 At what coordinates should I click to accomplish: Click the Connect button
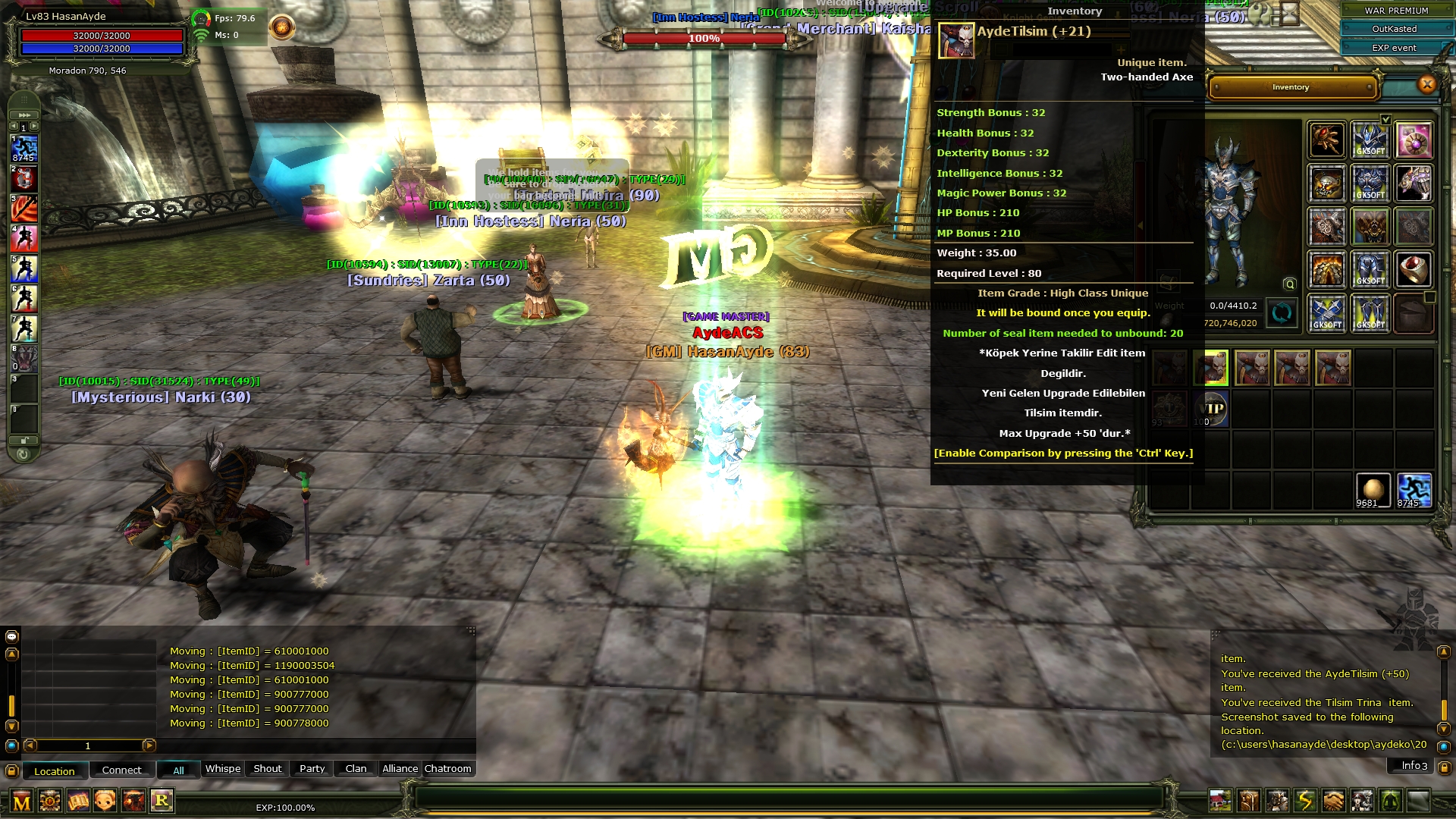121,770
